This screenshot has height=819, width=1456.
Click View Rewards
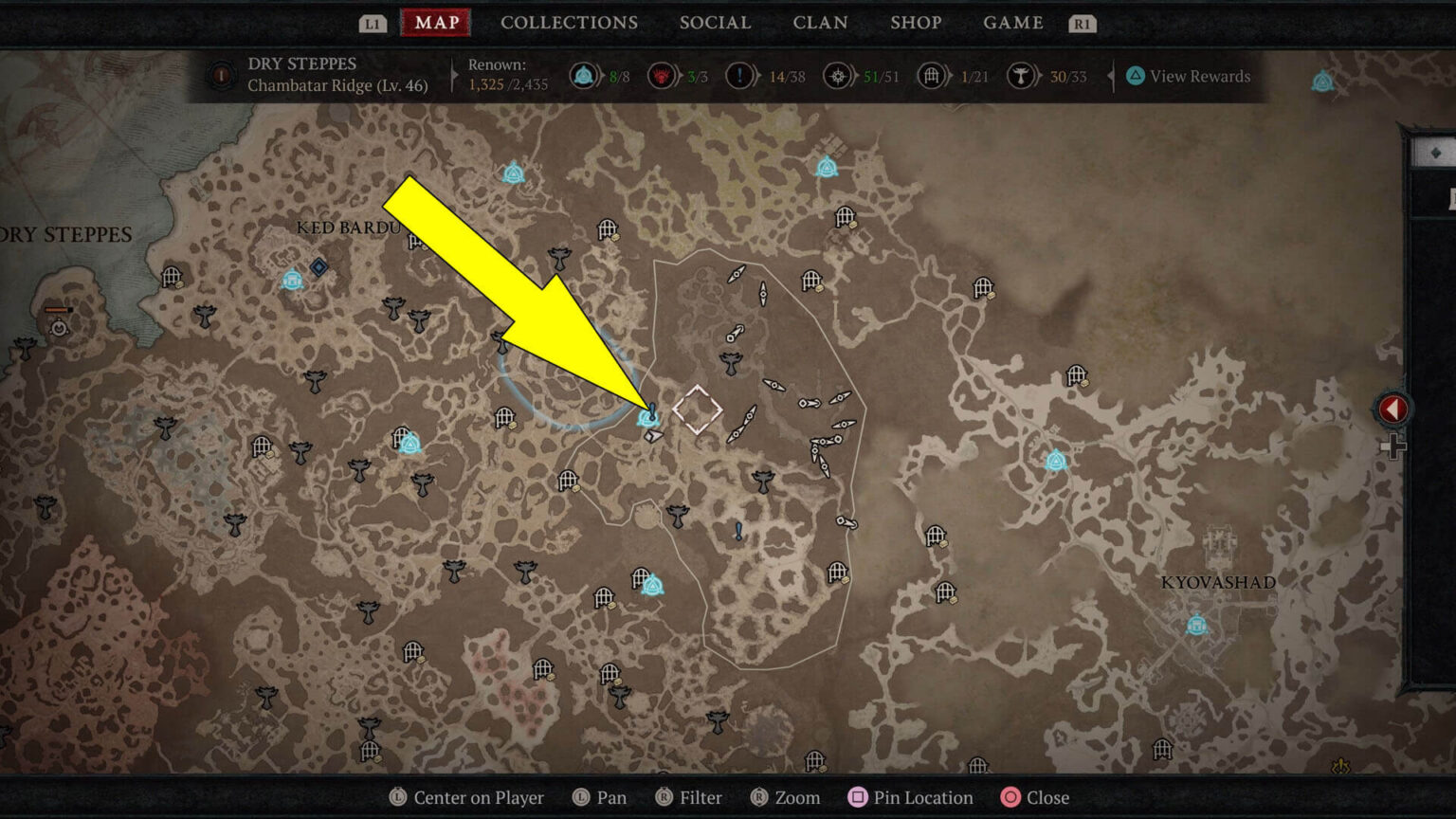coord(1190,76)
